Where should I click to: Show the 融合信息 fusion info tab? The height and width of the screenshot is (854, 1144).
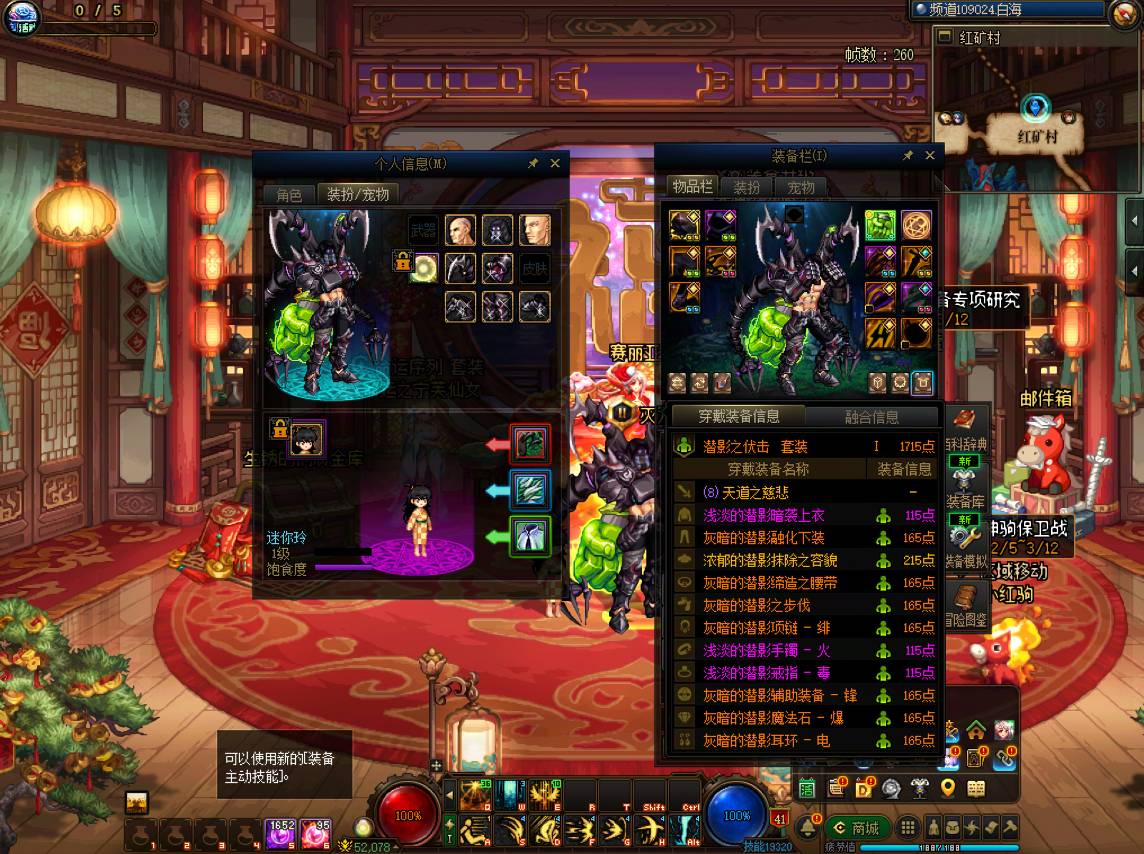pos(871,417)
